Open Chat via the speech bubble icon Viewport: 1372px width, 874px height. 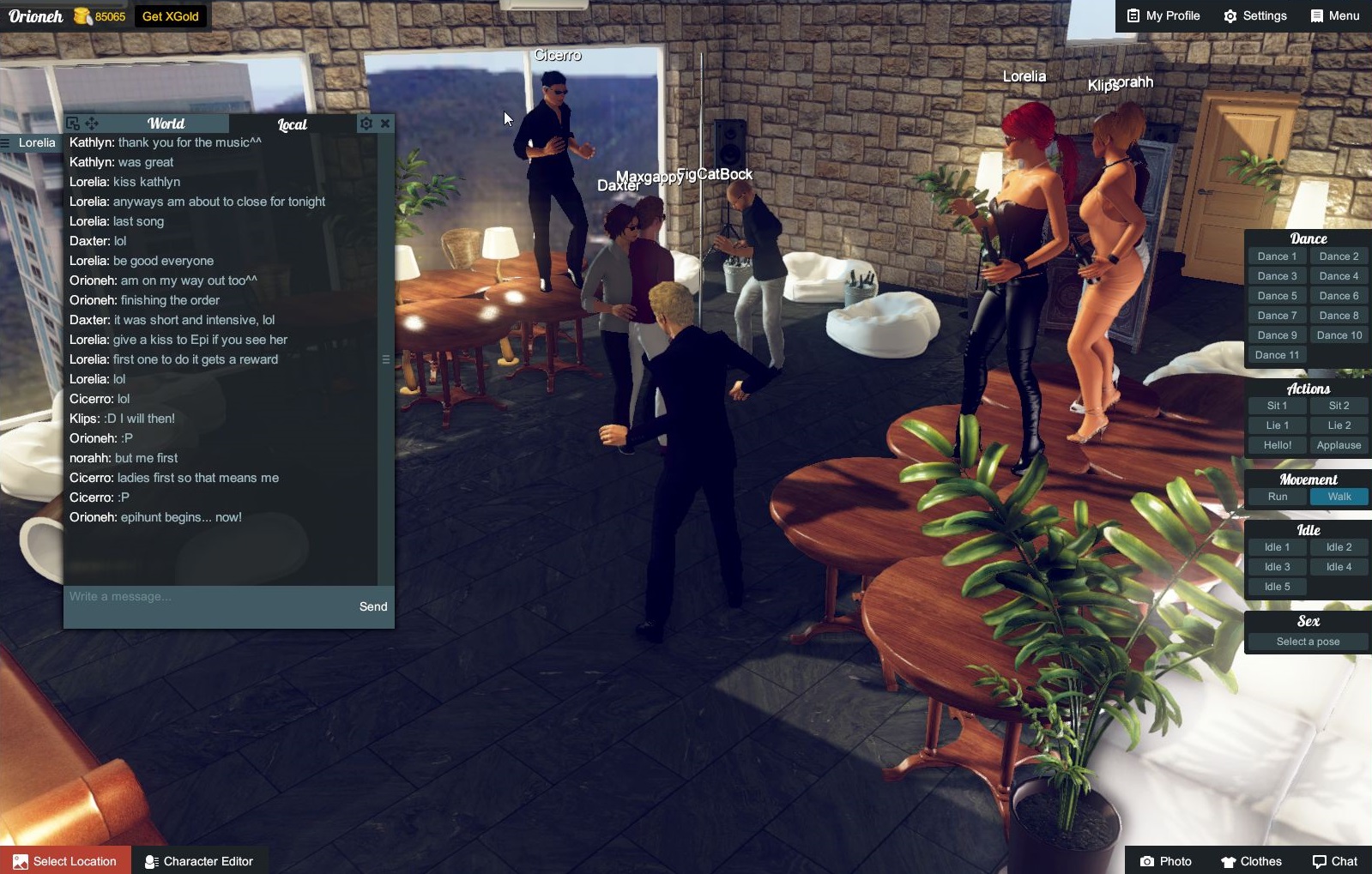click(x=1319, y=861)
